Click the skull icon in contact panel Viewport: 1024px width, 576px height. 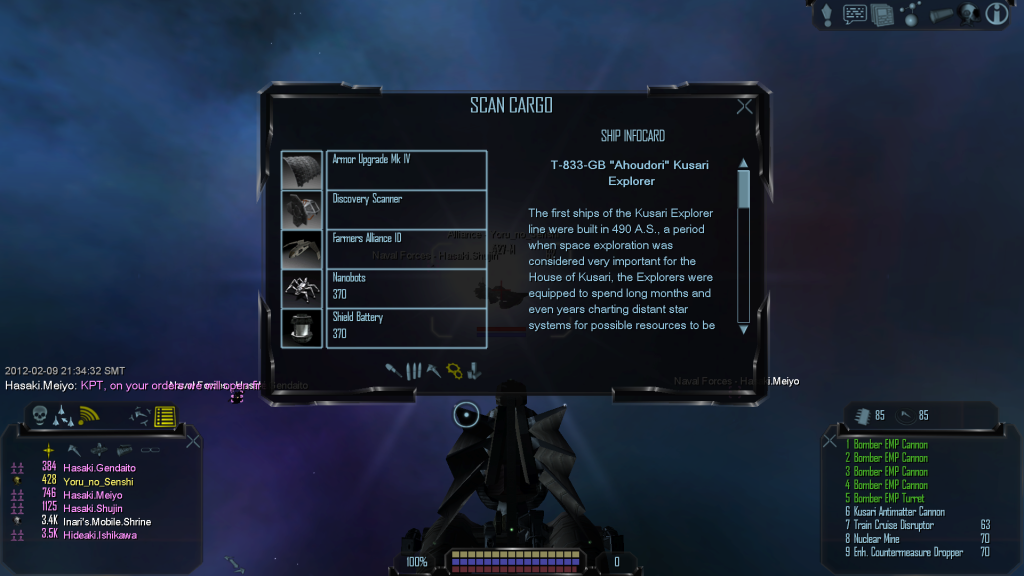pos(40,415)
